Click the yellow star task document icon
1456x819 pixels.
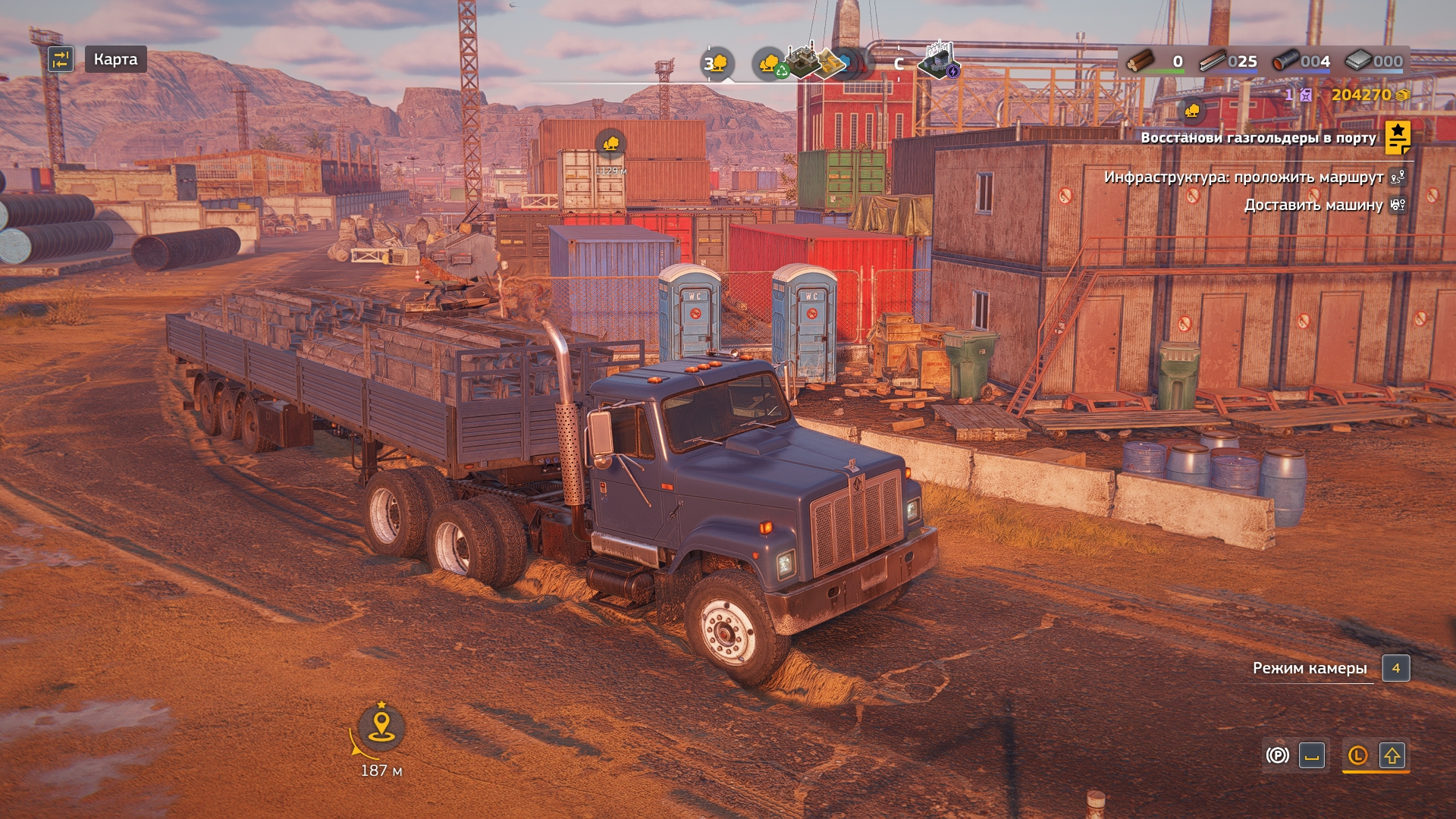click(x=1397, y=137)
